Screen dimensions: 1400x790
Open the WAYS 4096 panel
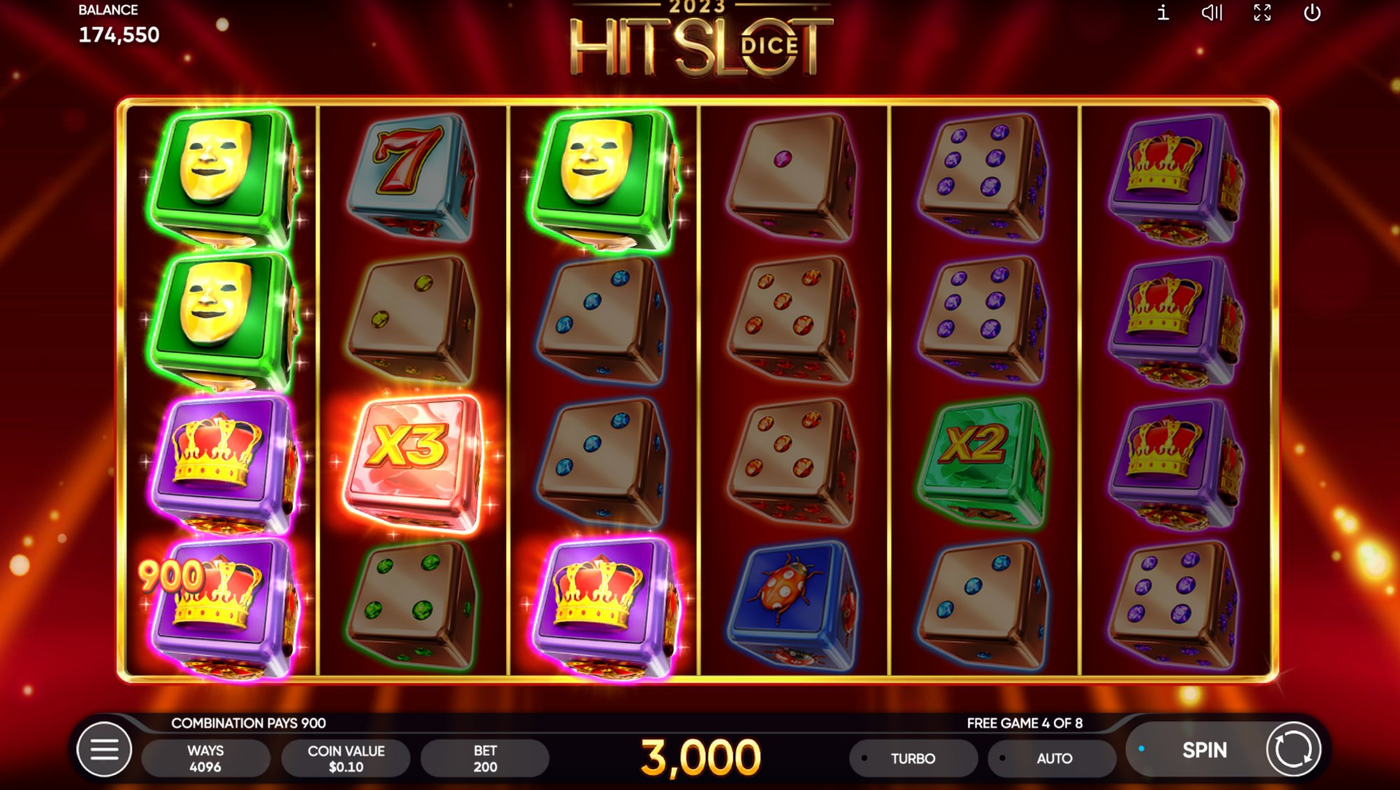pos(206,757)
